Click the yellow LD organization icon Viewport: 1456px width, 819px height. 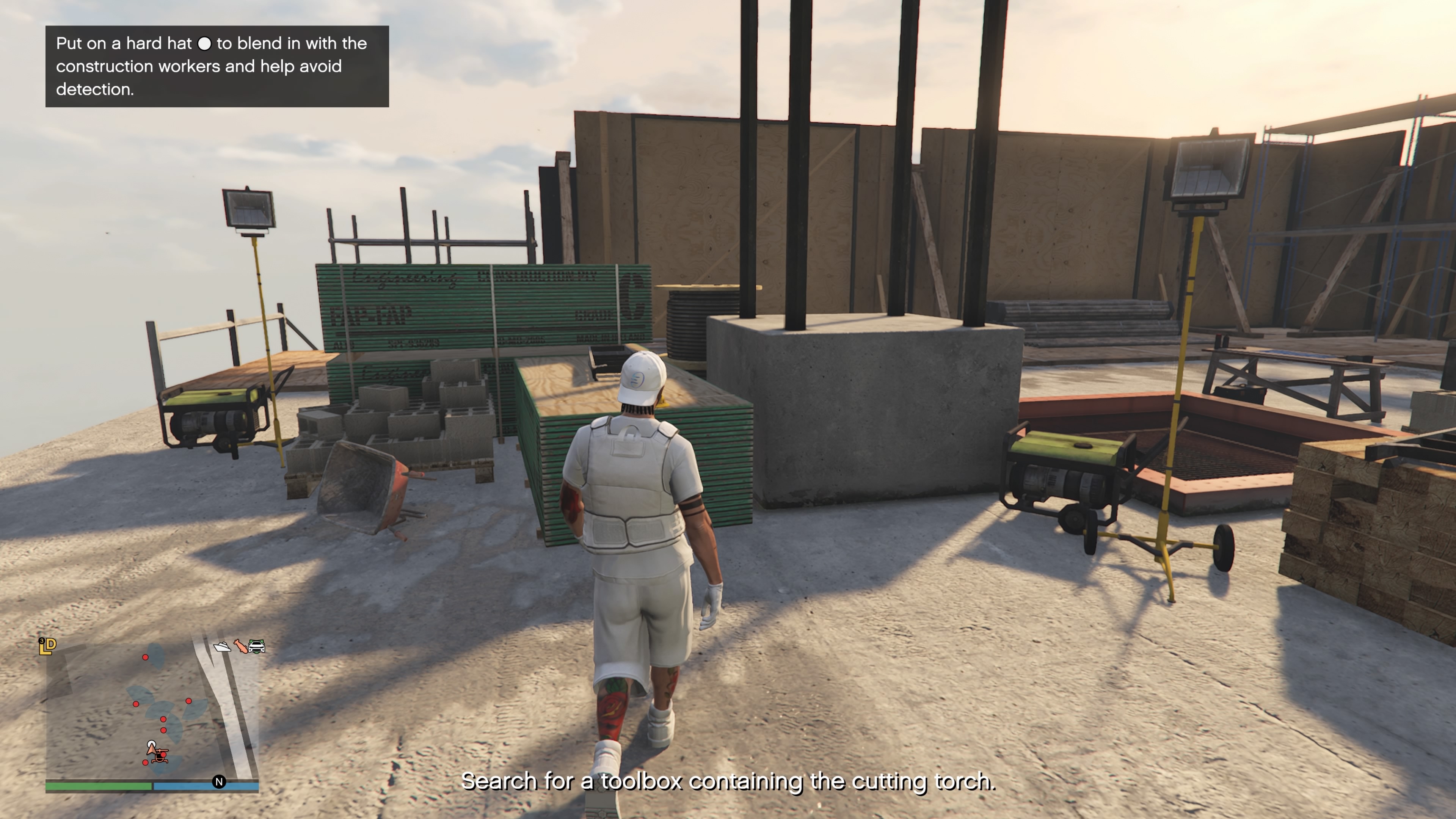[47, 645]
